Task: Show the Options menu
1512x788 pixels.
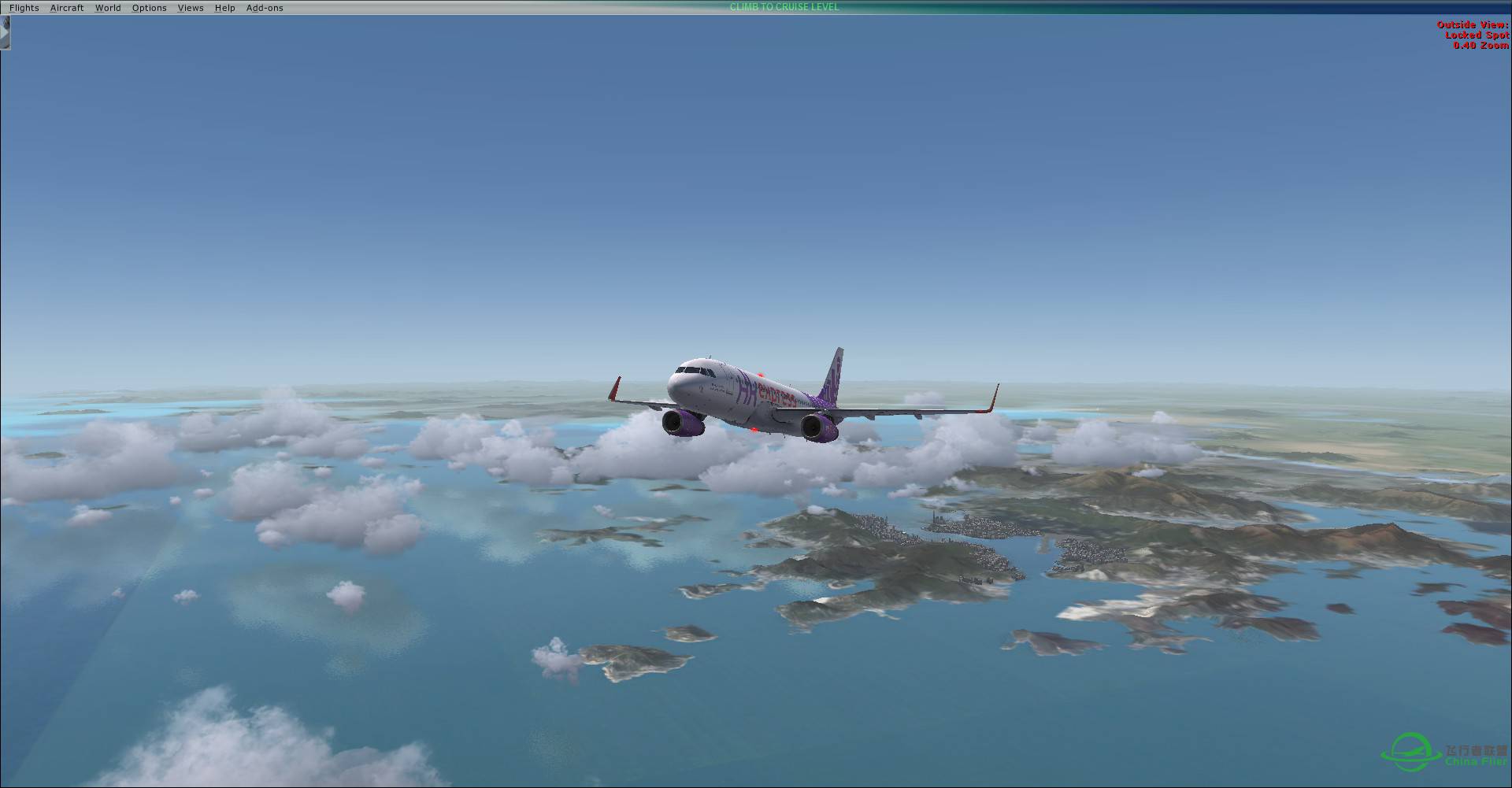Action: click(149, 8)
